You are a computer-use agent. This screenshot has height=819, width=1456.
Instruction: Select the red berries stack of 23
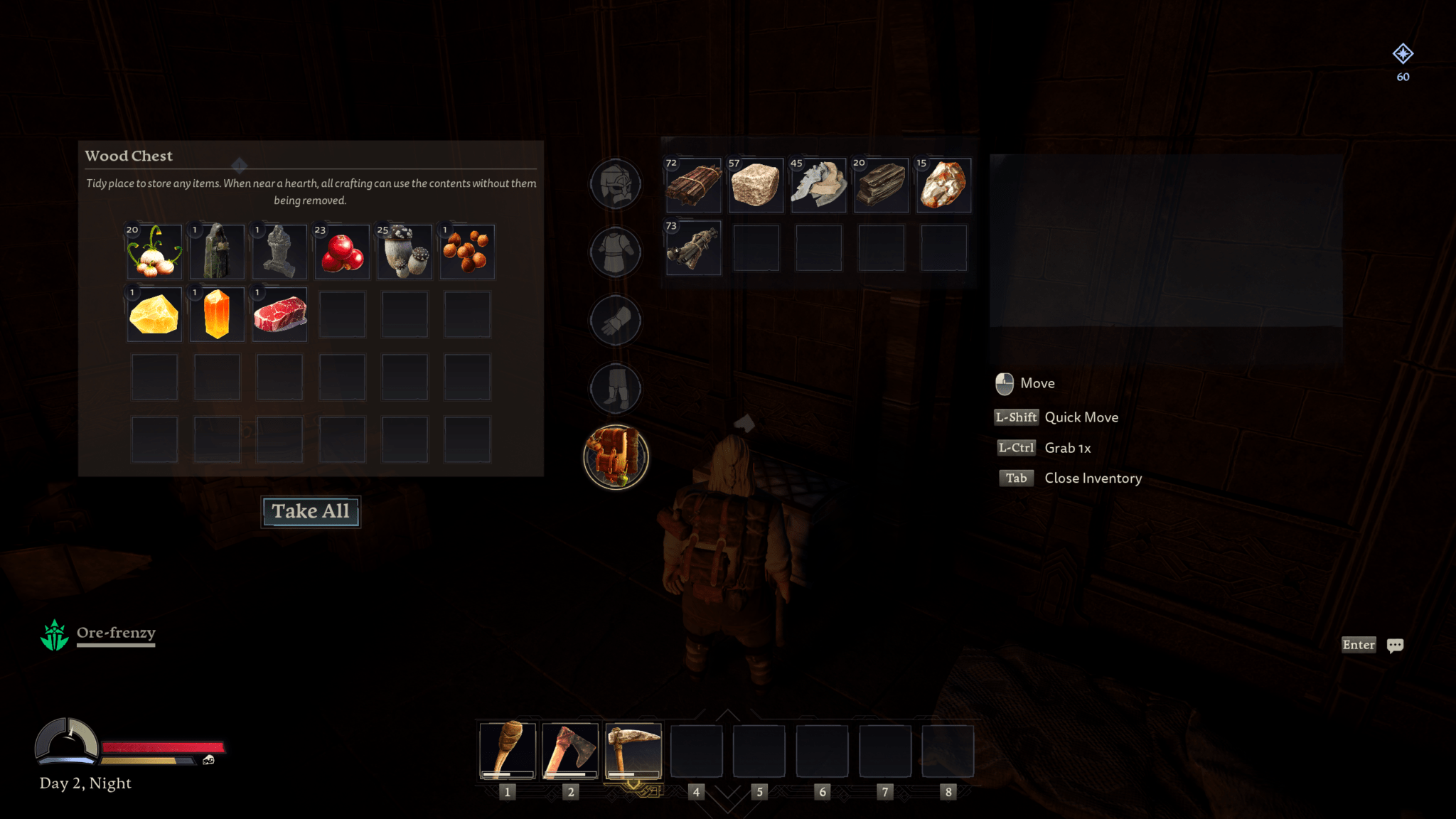pyautogui.click(x=342, y=252)
